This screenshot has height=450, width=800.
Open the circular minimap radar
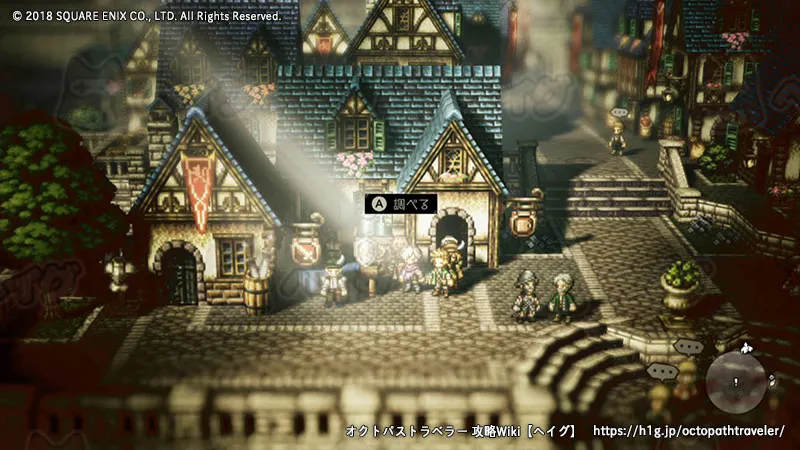(x=736, y=383)
